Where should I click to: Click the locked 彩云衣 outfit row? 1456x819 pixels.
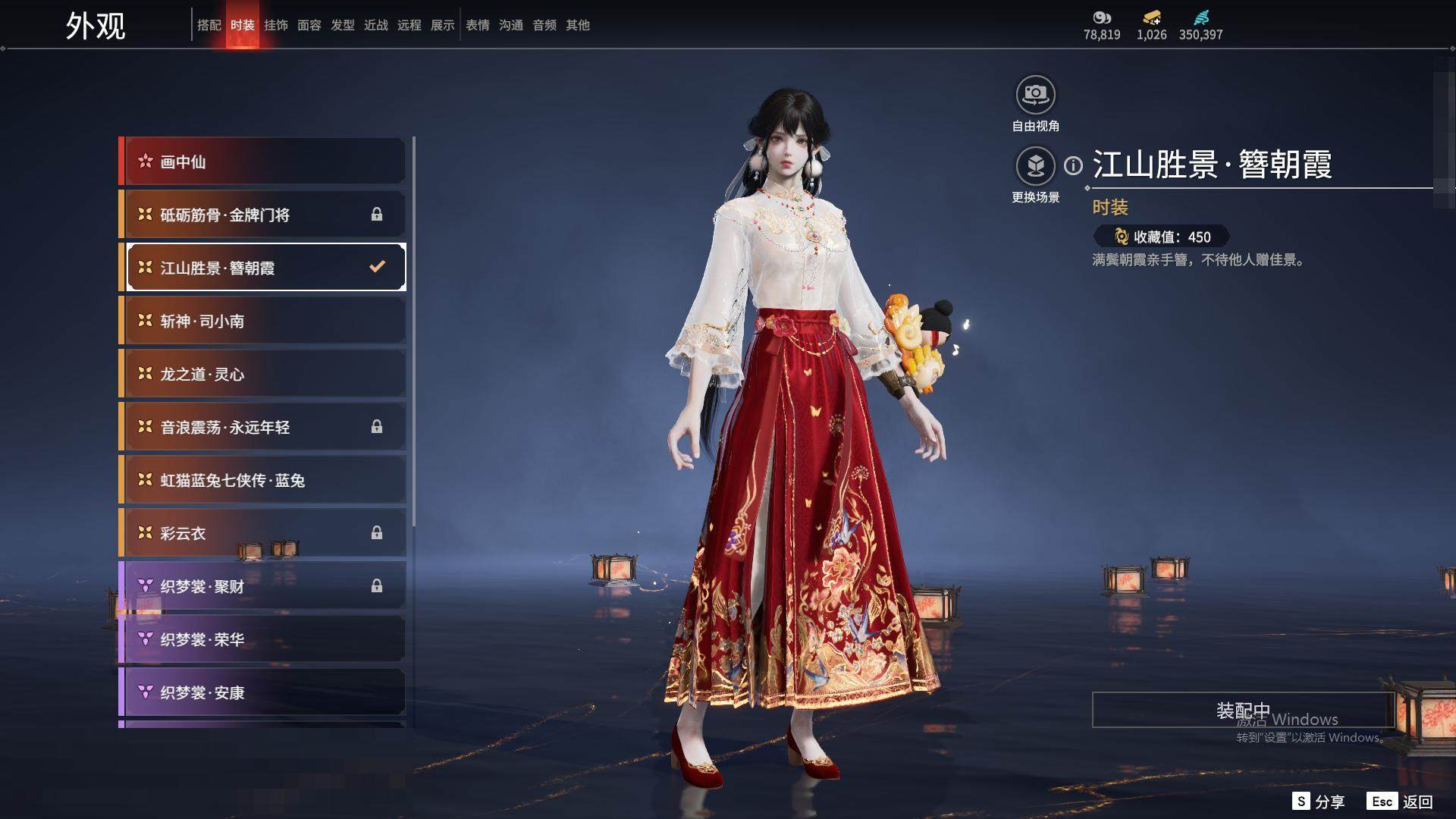(264, 533)
